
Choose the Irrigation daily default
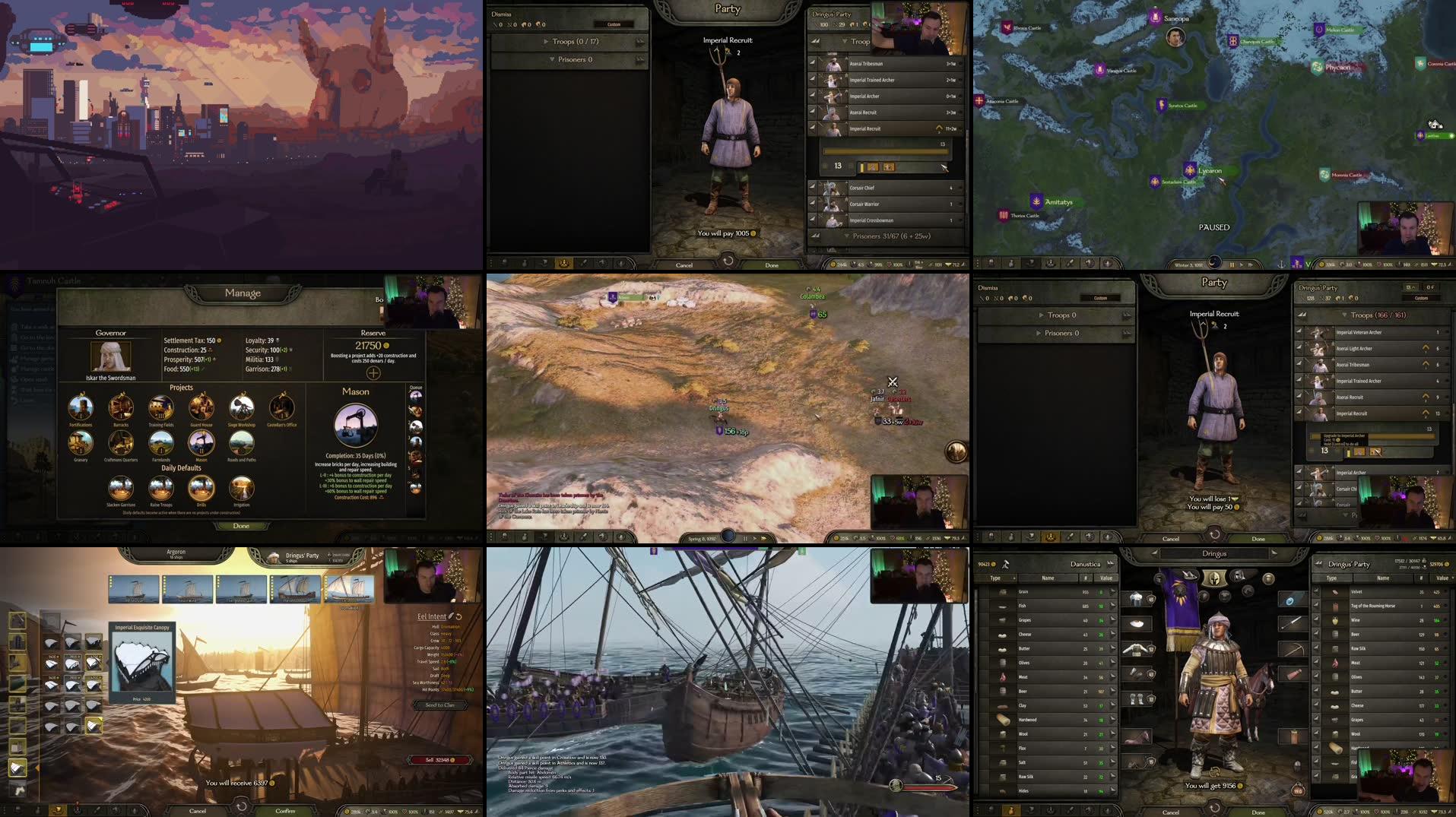coord(243,489)
